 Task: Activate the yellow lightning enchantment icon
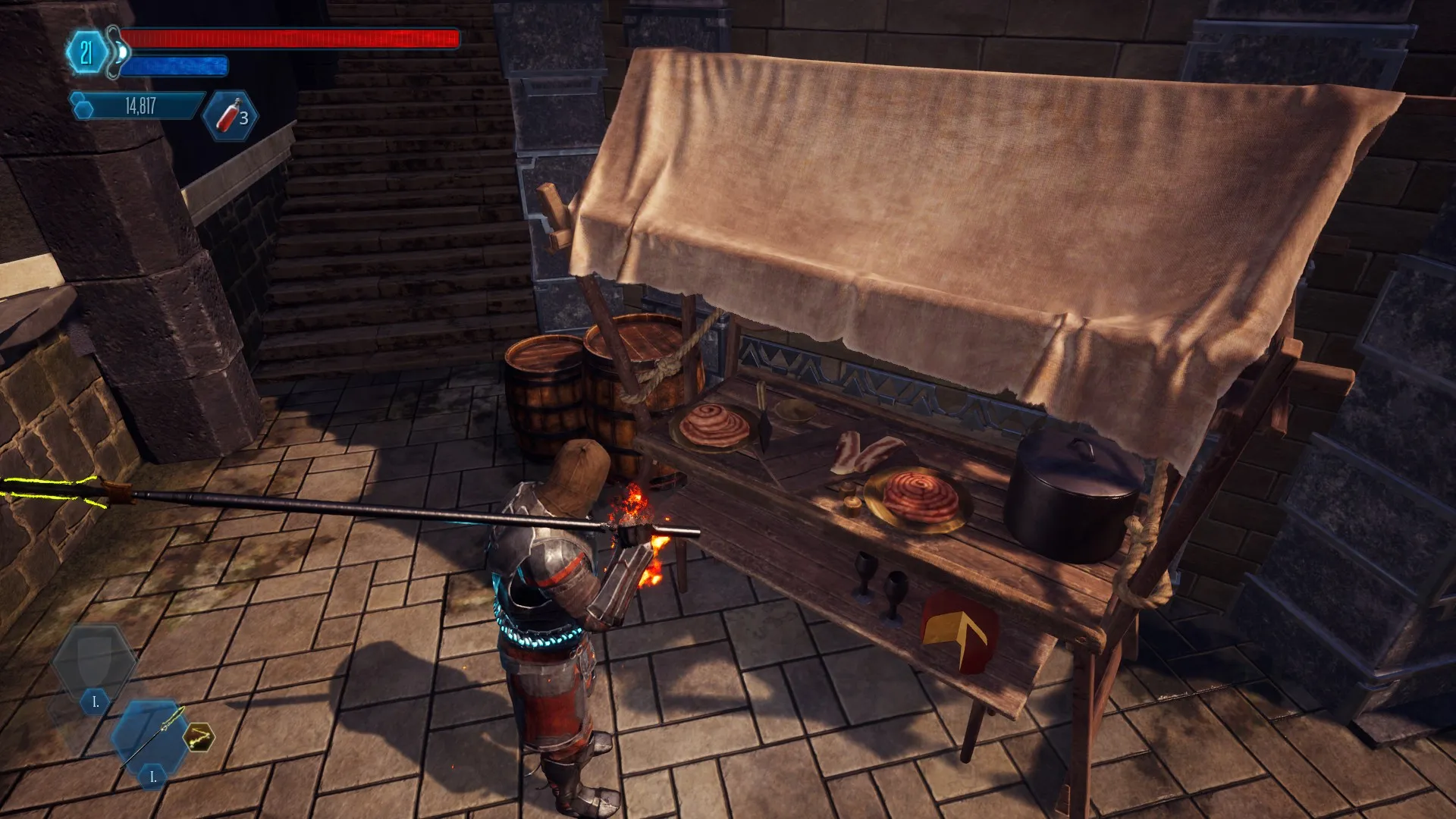click(x=199, y=736)
